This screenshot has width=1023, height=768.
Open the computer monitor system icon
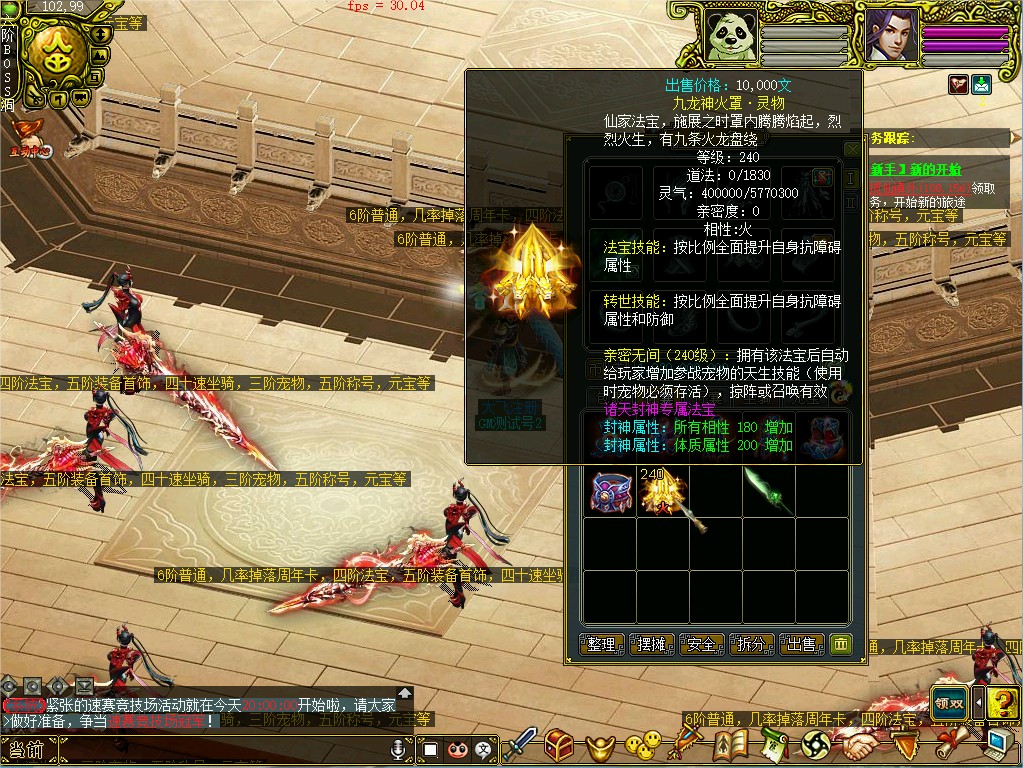[x=997, y=743]
